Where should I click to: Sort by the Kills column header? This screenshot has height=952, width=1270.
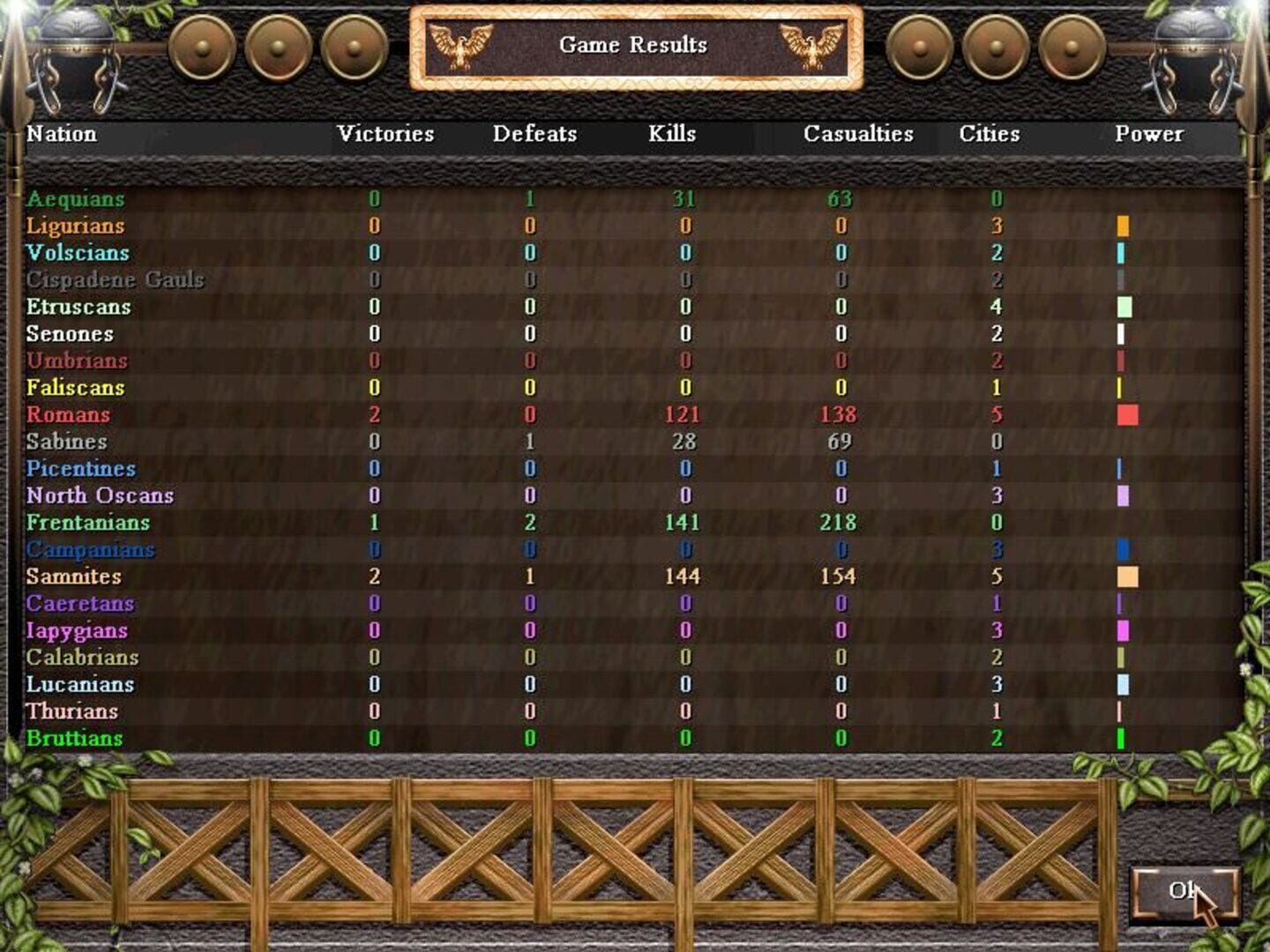point(673,134)
